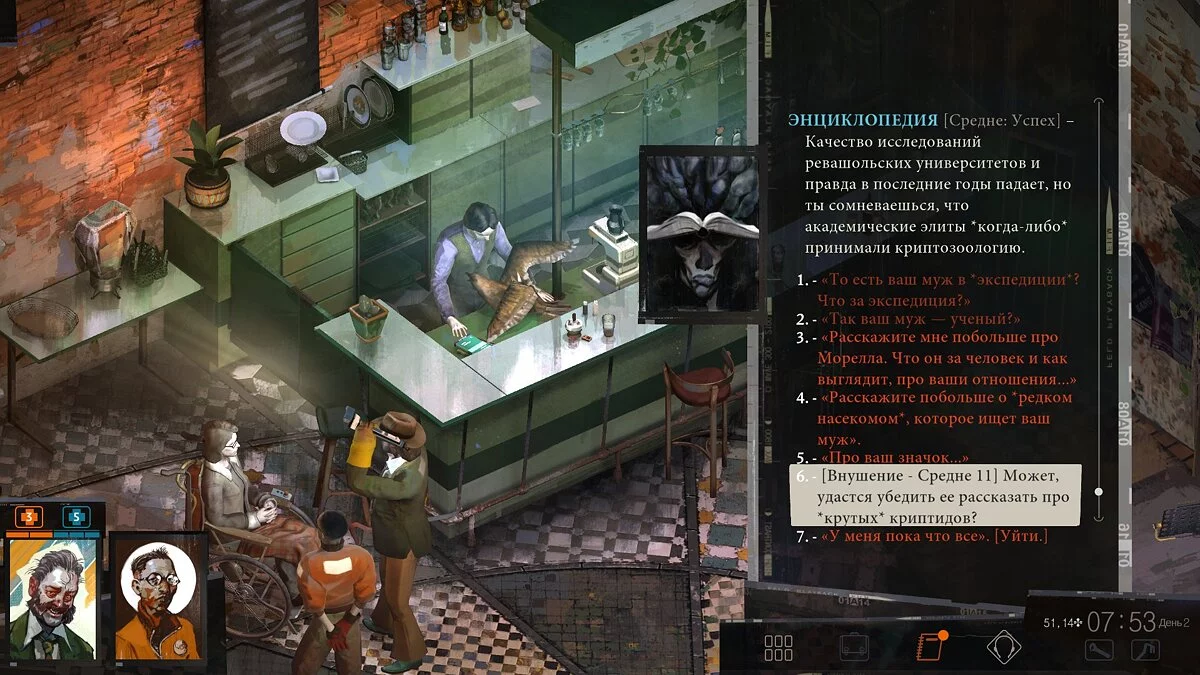Use the orange health heal button

pos(28,517)
